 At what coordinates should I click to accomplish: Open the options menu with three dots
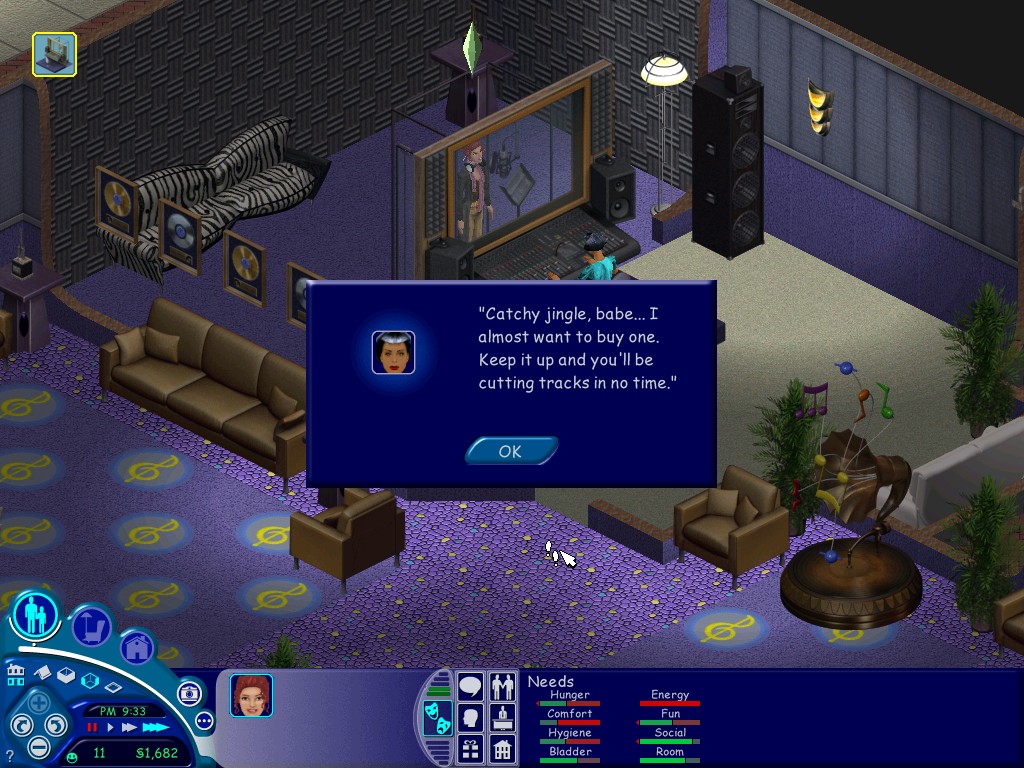[x=204, y=721]
